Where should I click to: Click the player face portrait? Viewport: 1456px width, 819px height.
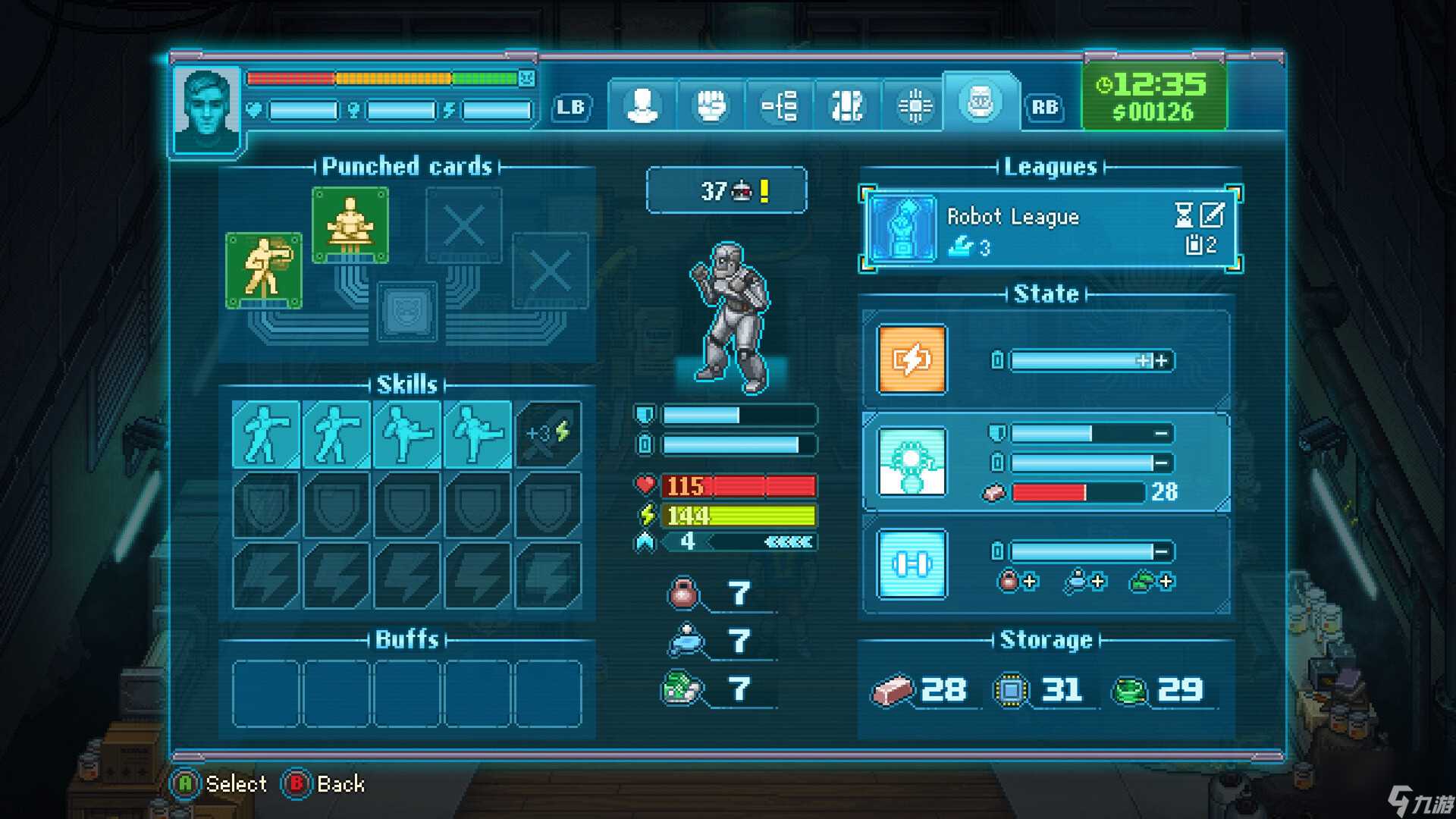206,111
